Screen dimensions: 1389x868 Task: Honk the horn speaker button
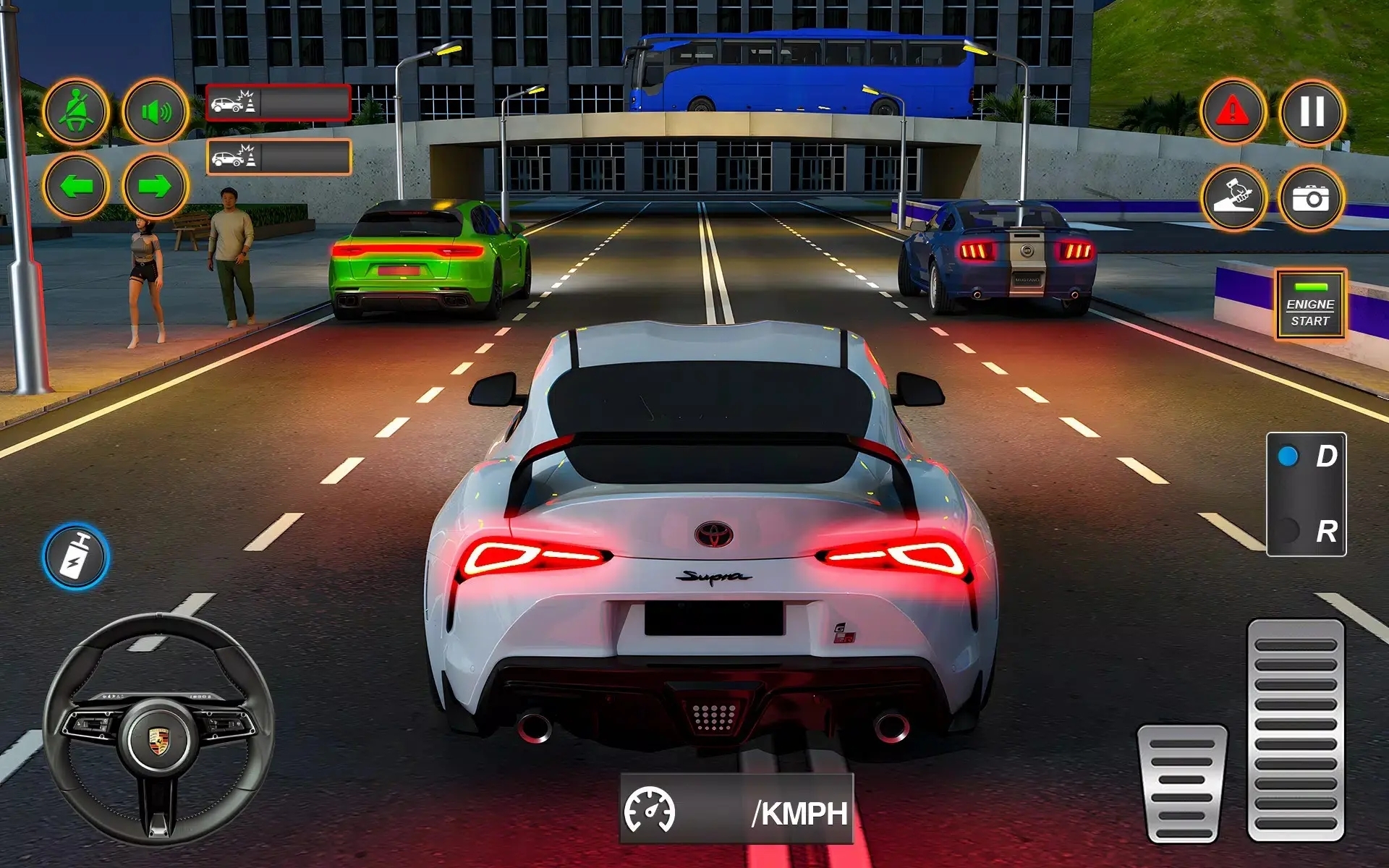tap(155, 112)
